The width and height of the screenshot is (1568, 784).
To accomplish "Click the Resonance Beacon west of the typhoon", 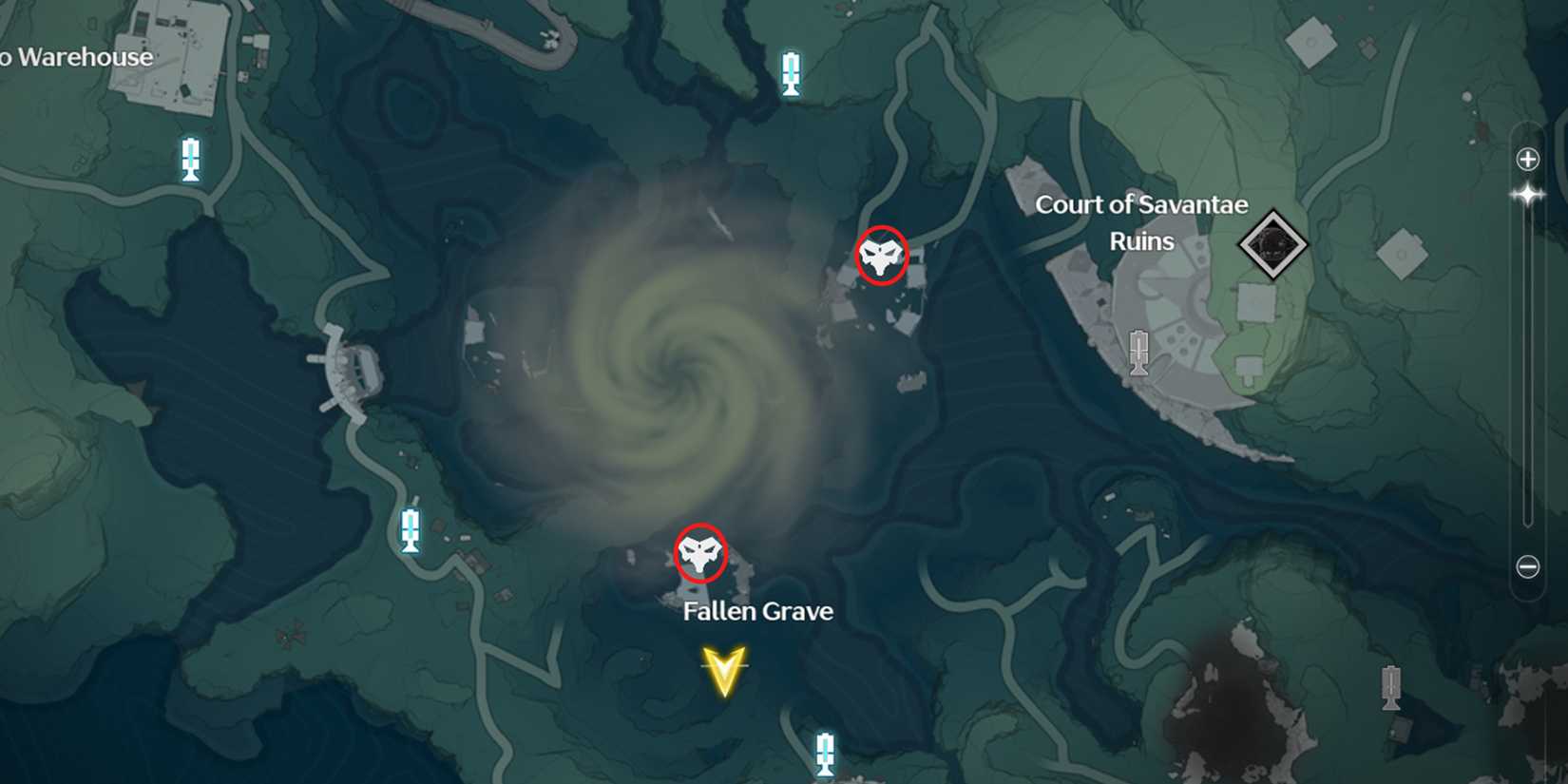I will [411, 528].
